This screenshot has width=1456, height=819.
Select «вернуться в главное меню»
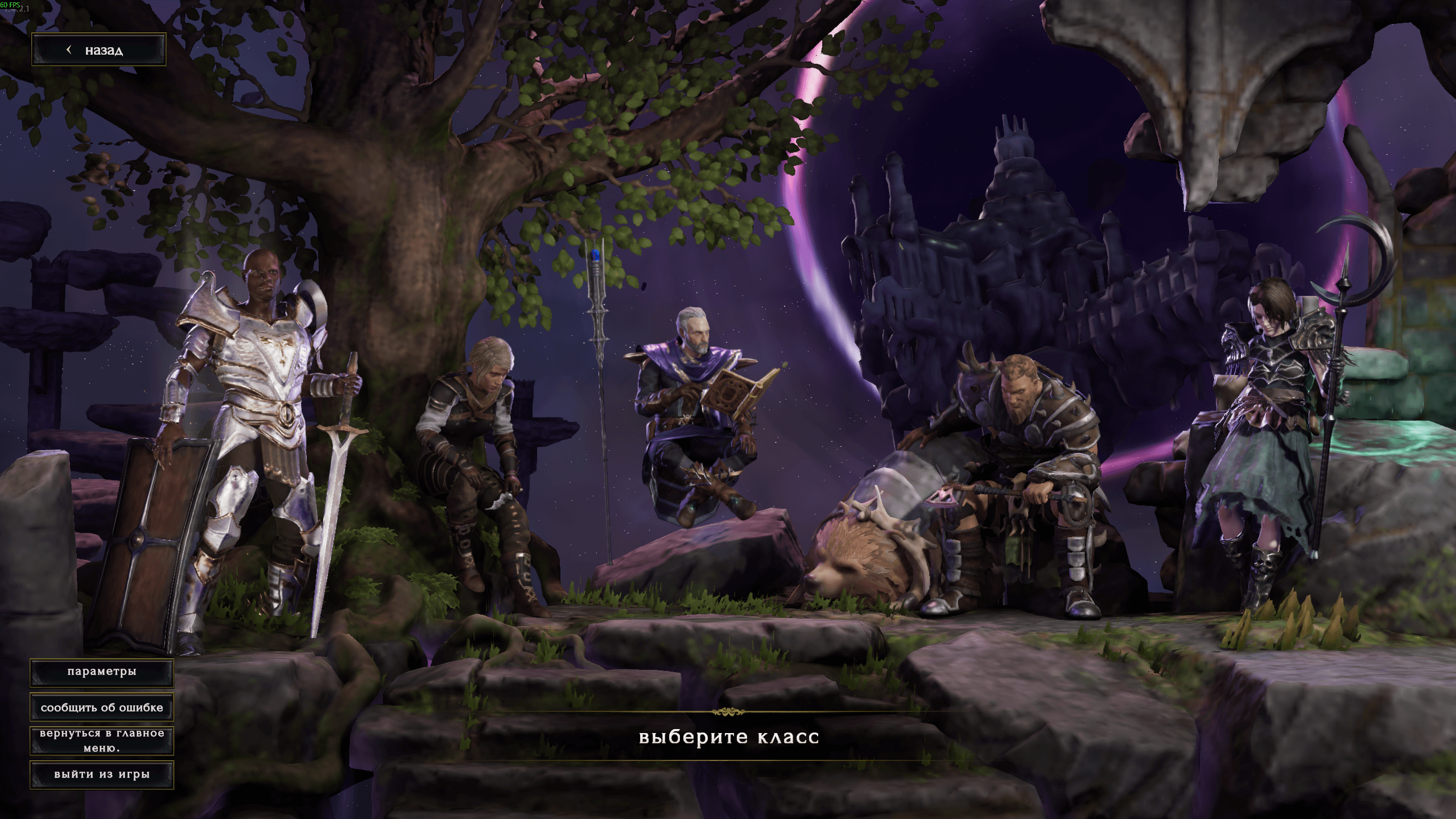[102, 740]
